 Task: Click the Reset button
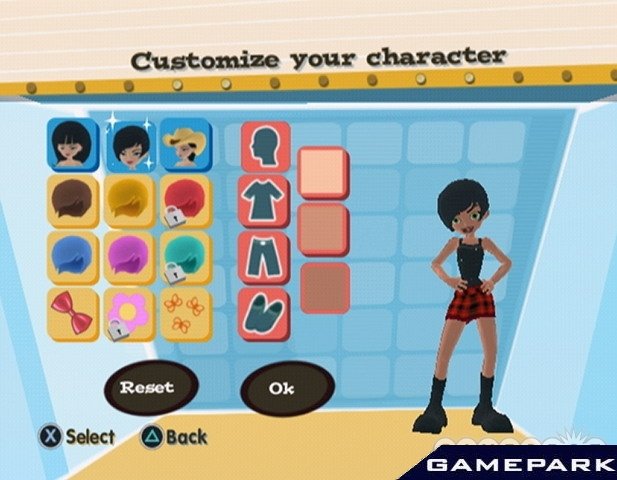coord(147,387)
